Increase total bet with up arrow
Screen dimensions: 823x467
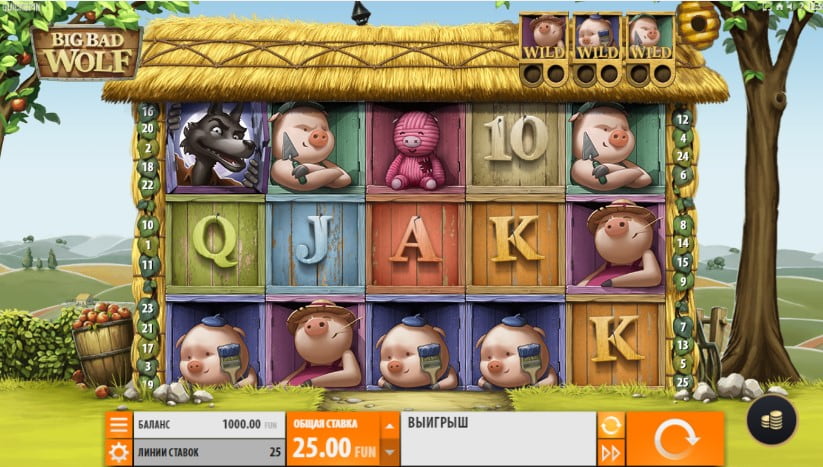point(390,425)
